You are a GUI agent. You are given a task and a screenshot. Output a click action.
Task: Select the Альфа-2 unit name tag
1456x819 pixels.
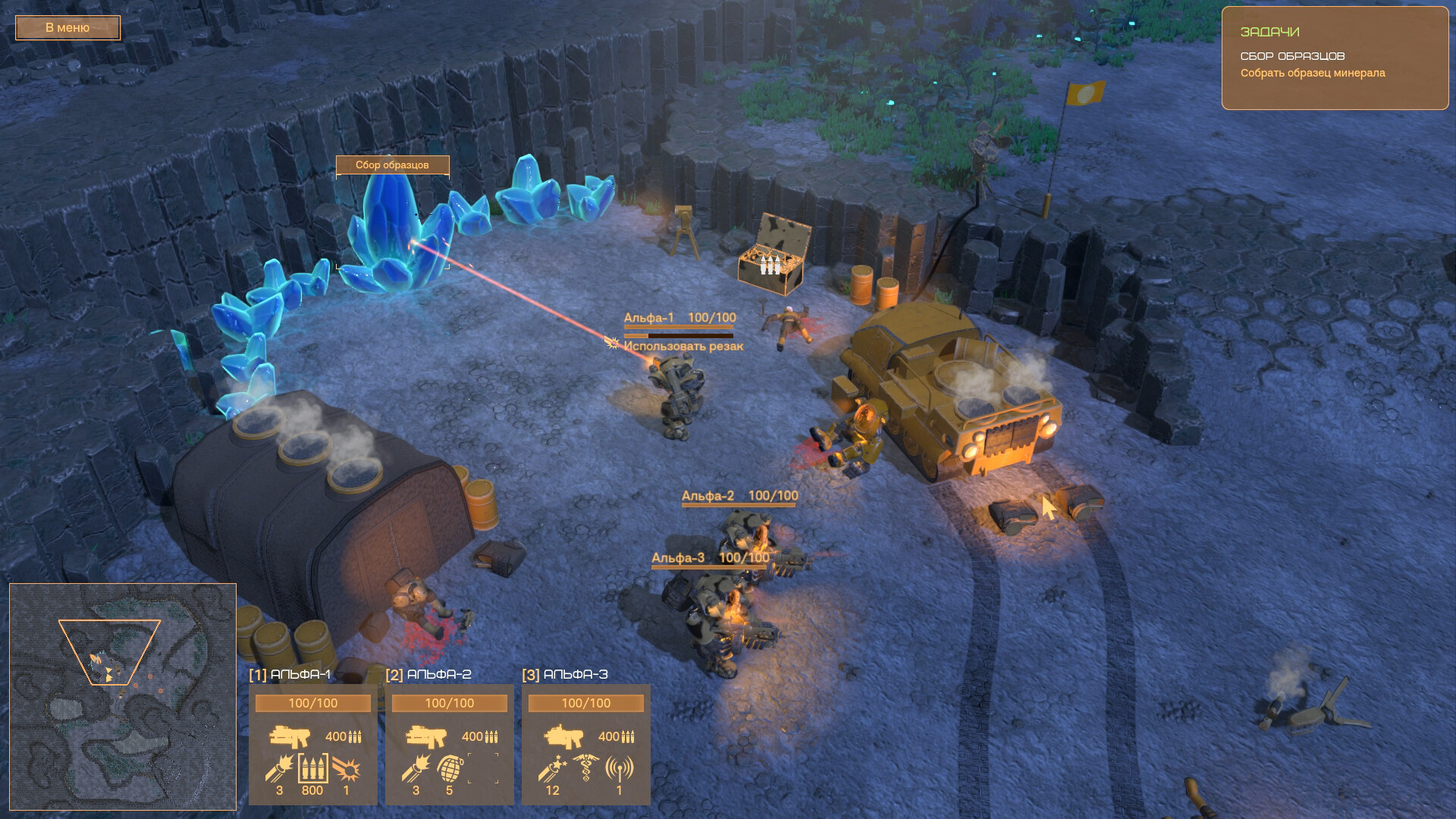pyautogui.click(x=708, y=497)
